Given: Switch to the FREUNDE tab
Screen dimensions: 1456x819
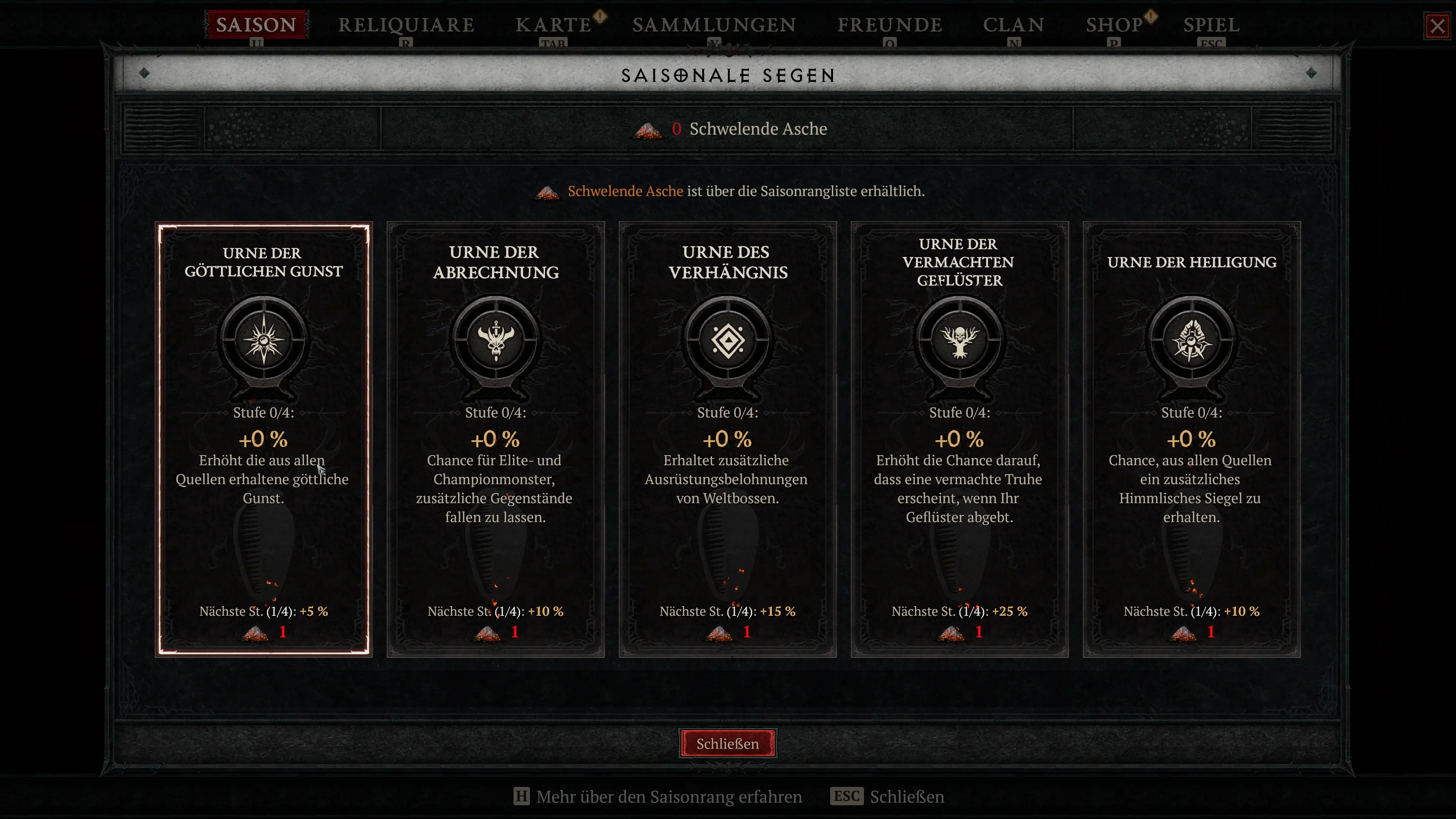Looking at the screenshot, I should tap(890, 25).
